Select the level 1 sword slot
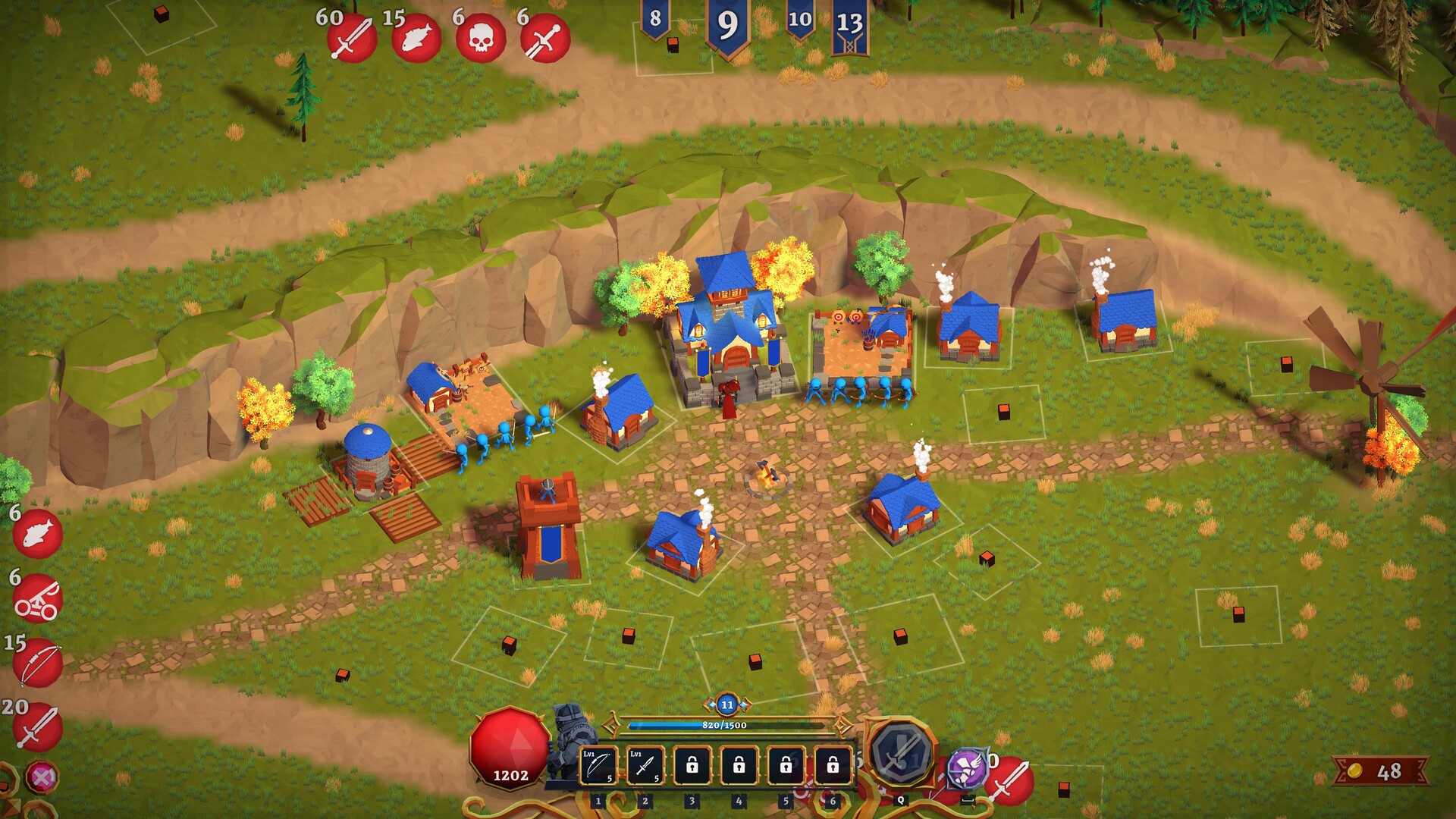Viewport: 1456px width, 819px height. pos(645,766)
